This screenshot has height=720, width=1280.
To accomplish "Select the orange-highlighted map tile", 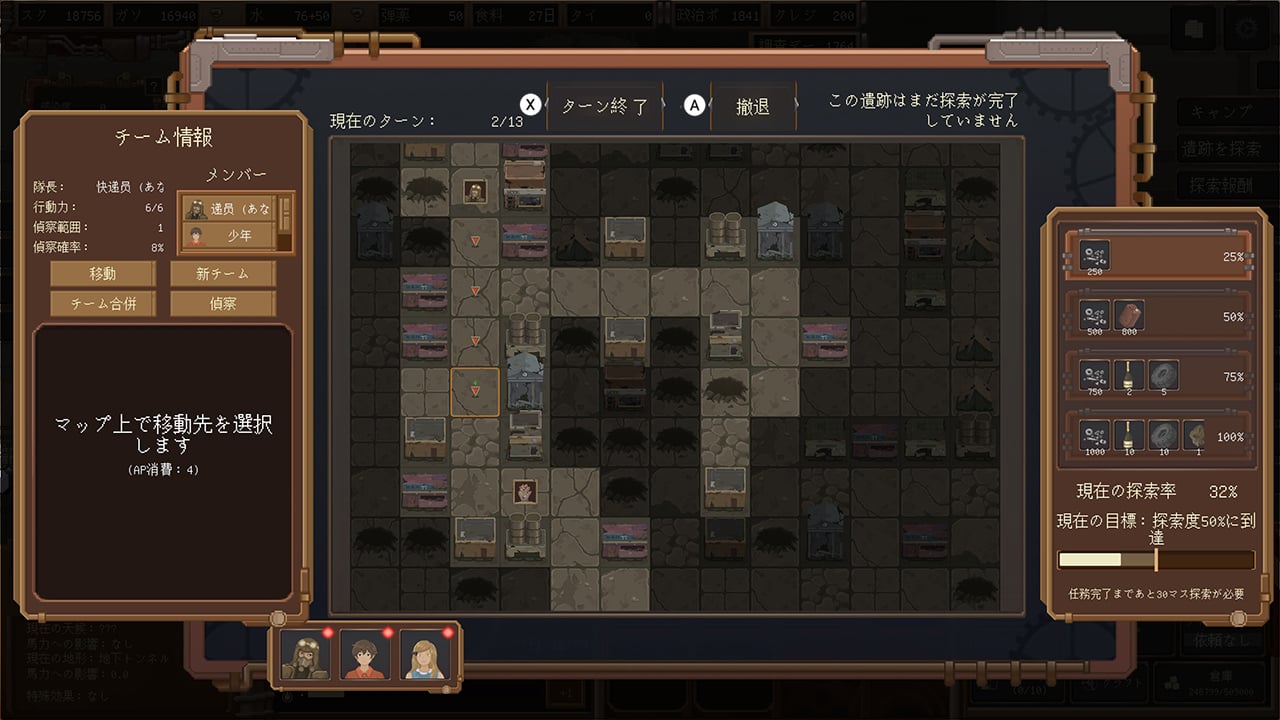I will (475, 391).
